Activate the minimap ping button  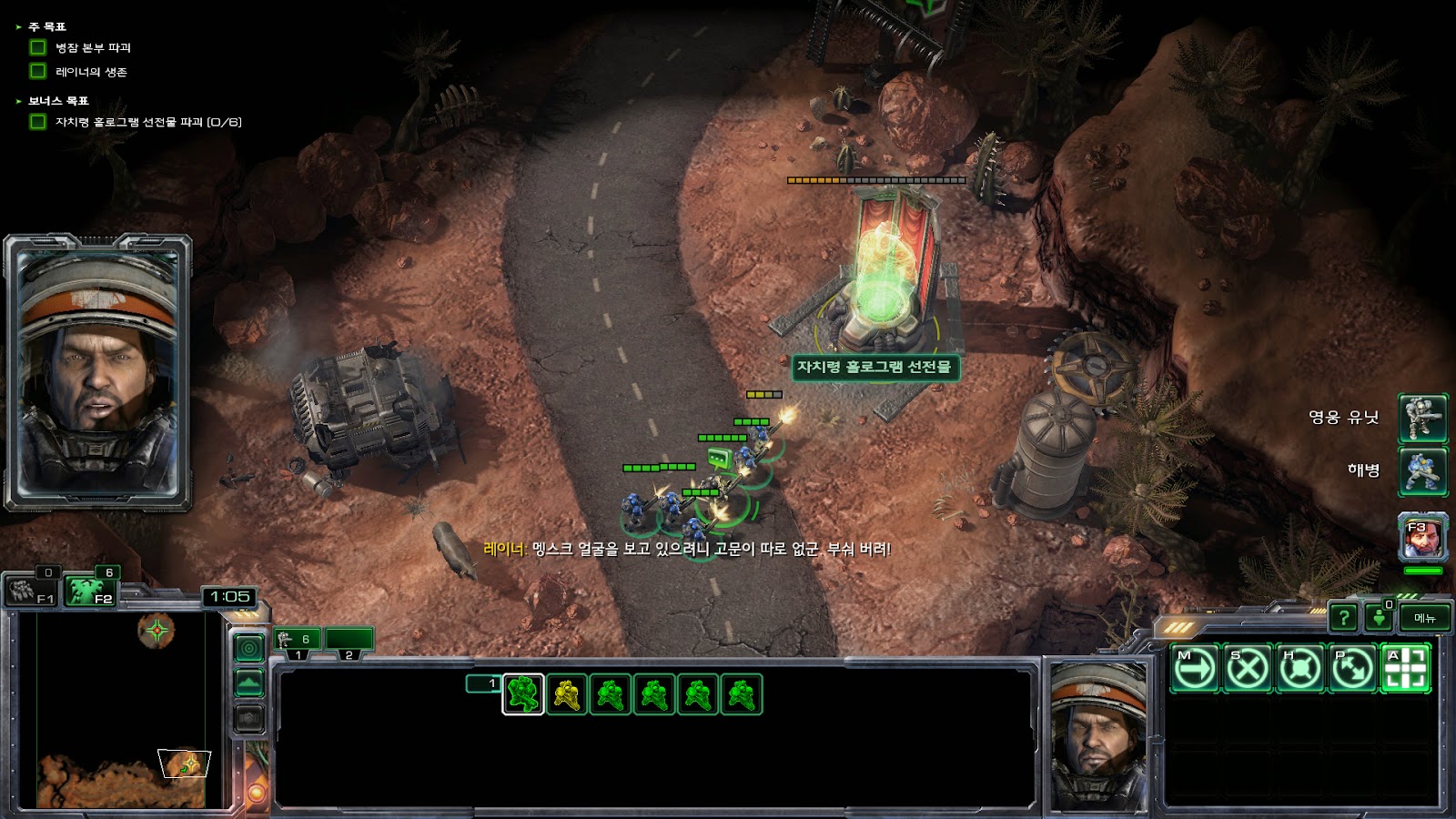click(x=249, y=647)
